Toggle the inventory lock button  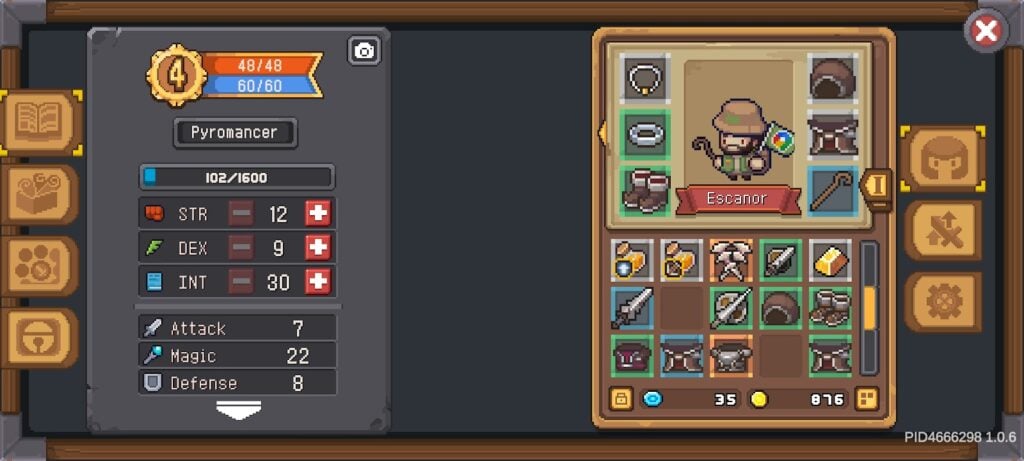[x=621, y=399]
